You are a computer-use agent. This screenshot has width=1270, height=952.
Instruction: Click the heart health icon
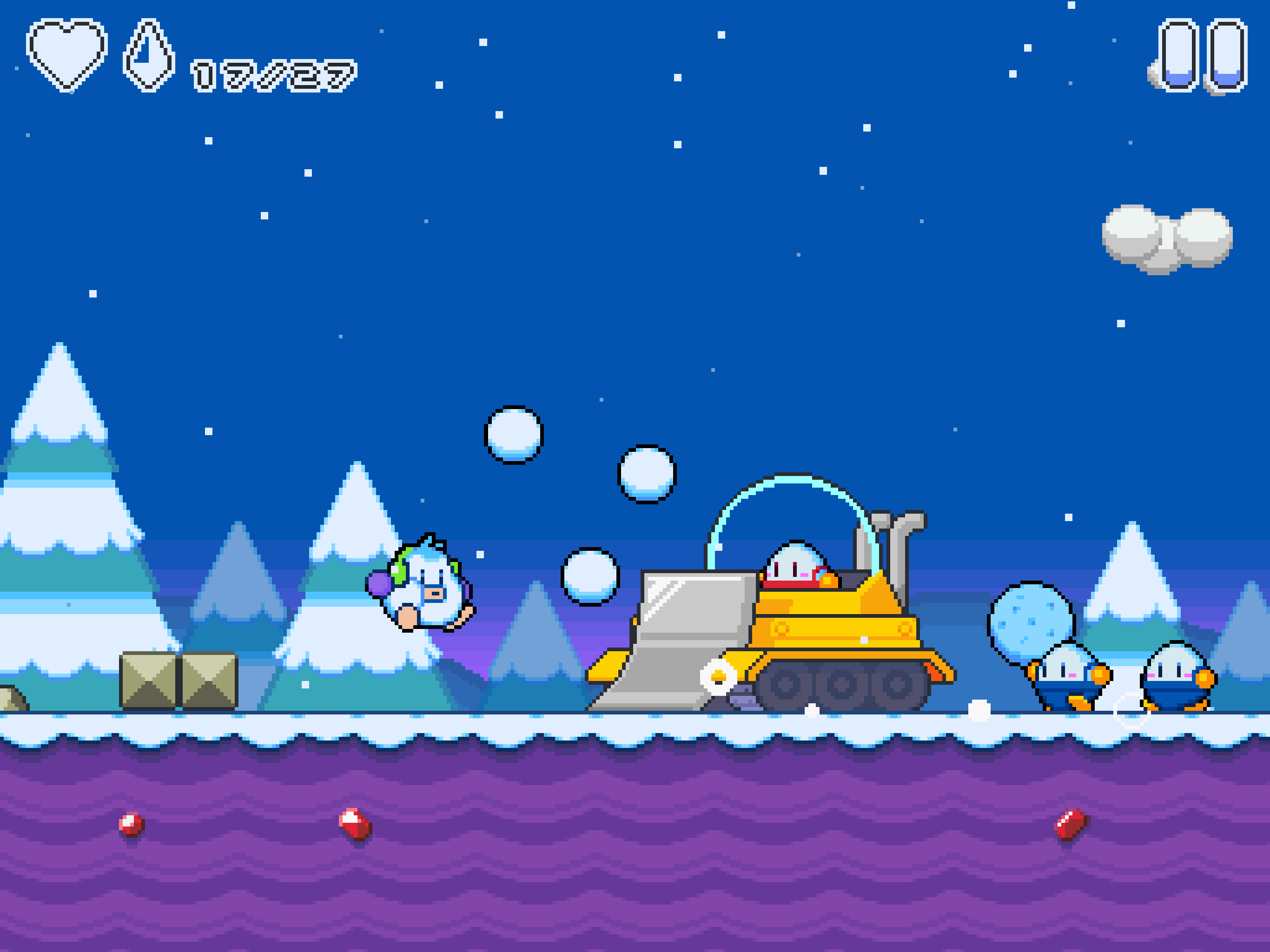click(66, 52)
